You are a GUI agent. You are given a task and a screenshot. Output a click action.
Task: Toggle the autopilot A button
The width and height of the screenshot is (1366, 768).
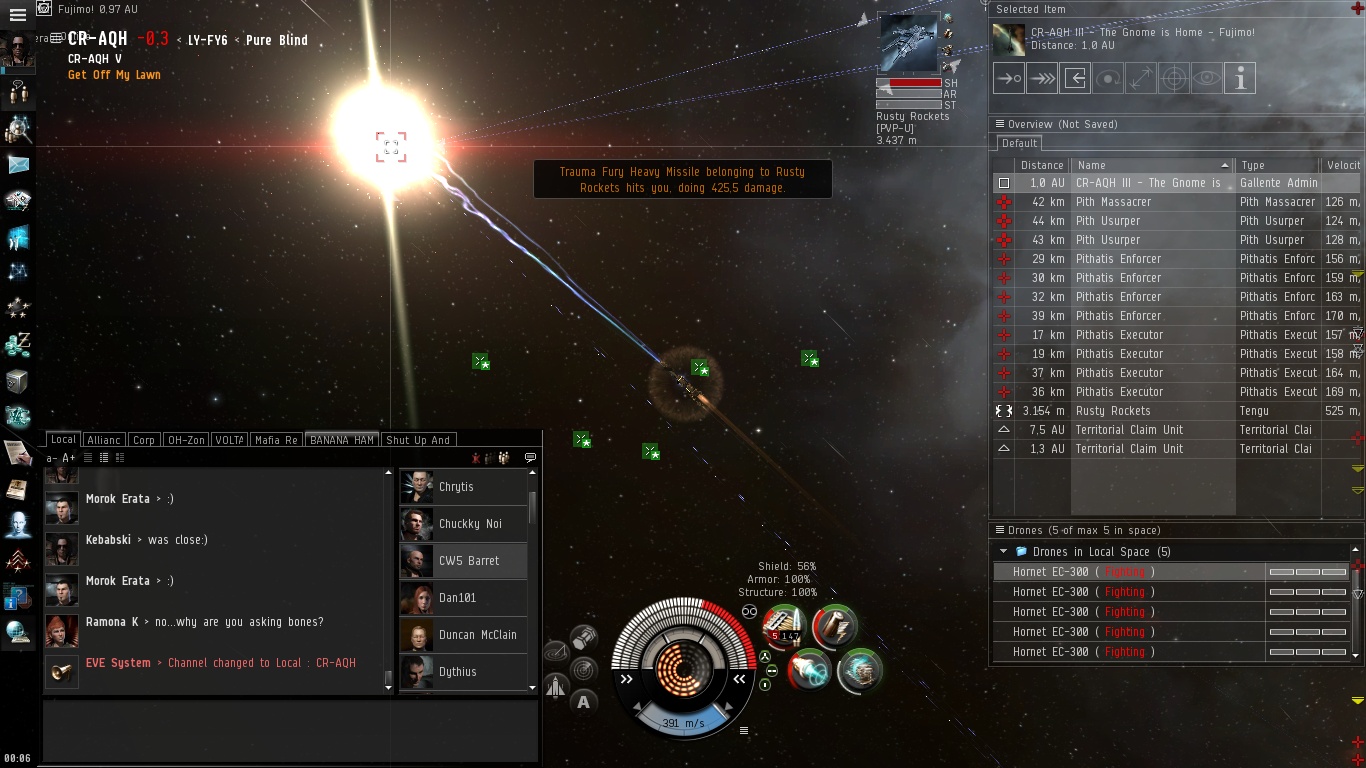coord(583,702)
